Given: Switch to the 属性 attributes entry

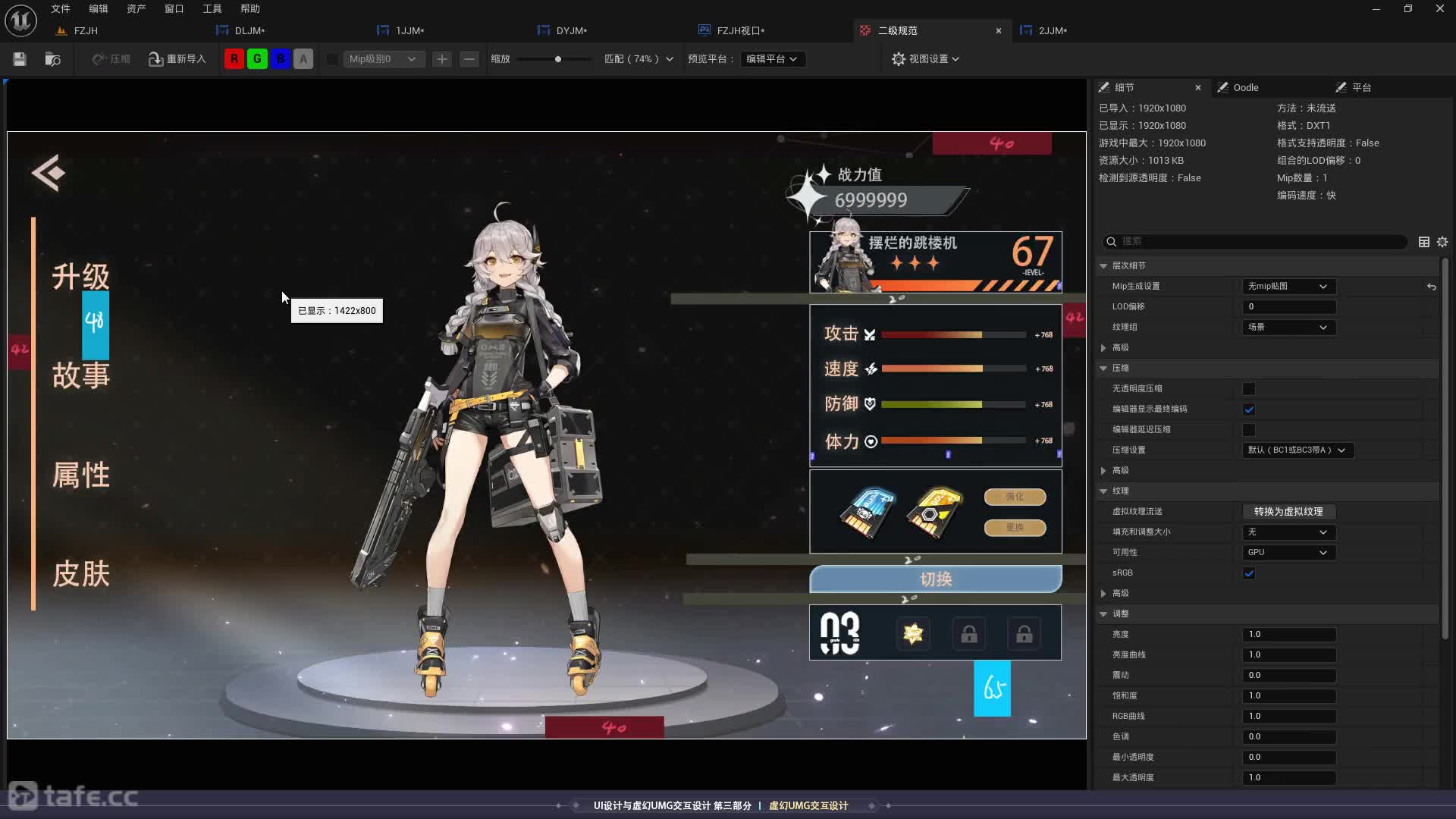Looking at the screenshot, I should [x=80, y=475].
